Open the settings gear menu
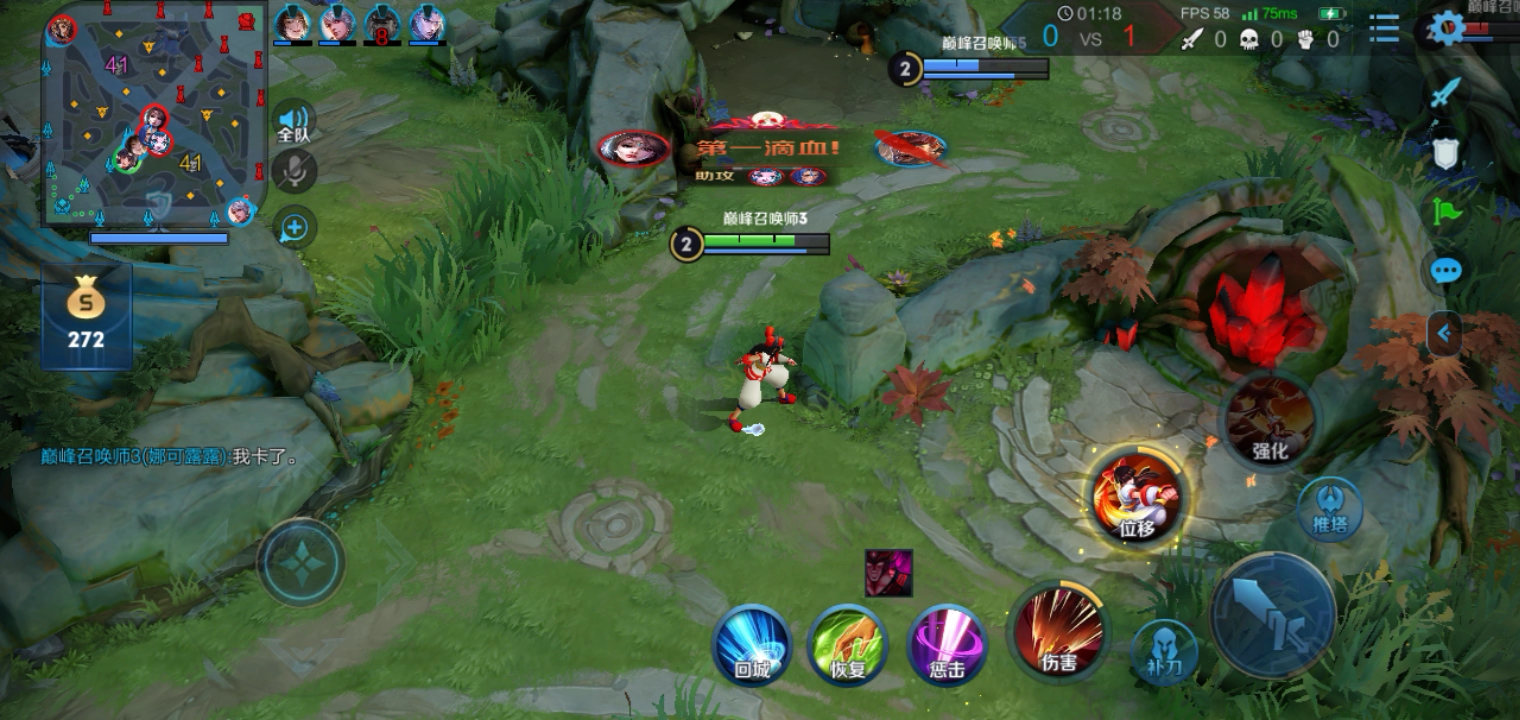 (x=1446, y=28)
